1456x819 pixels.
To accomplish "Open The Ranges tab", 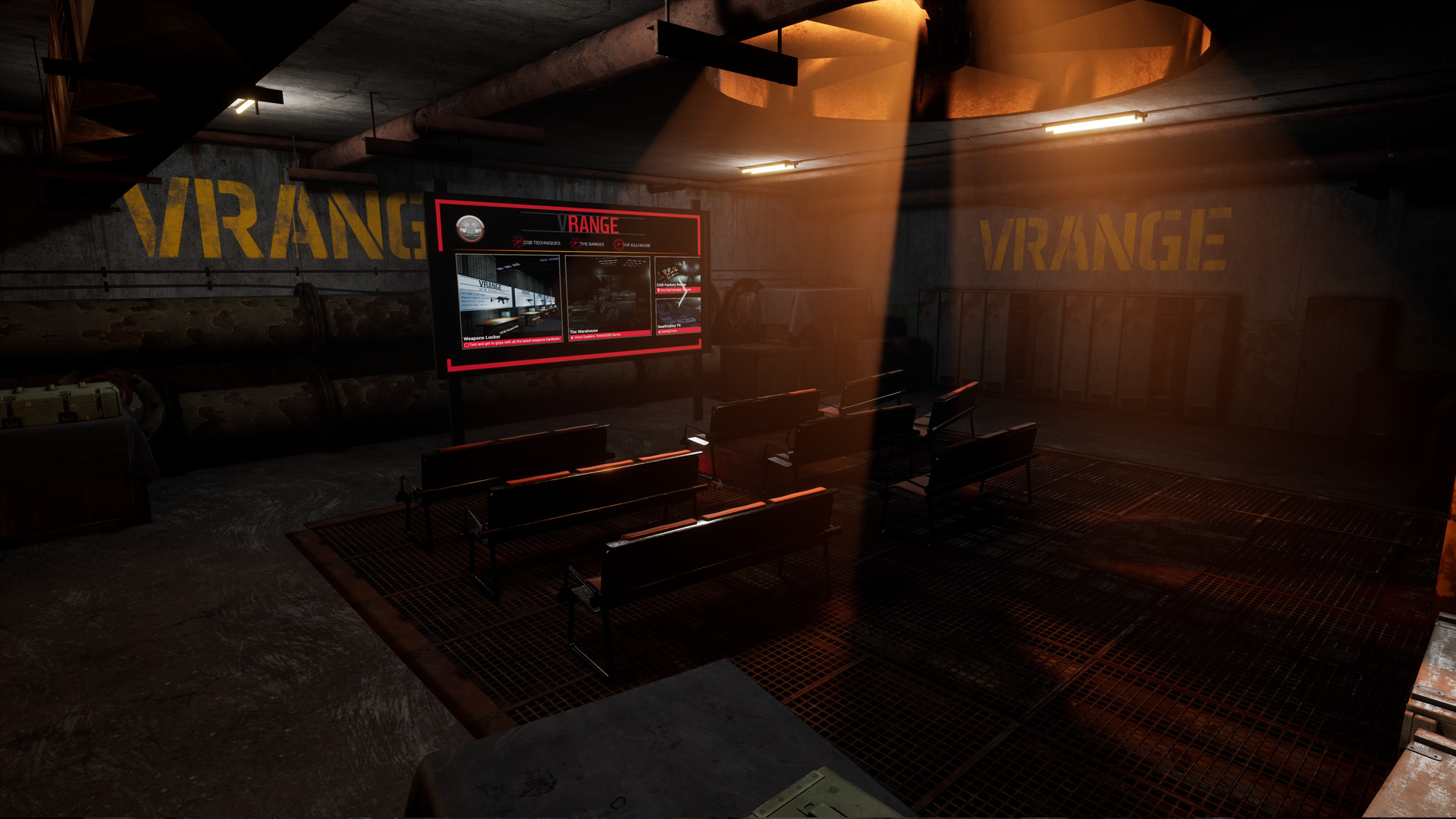I will click(x=591, y=244).
